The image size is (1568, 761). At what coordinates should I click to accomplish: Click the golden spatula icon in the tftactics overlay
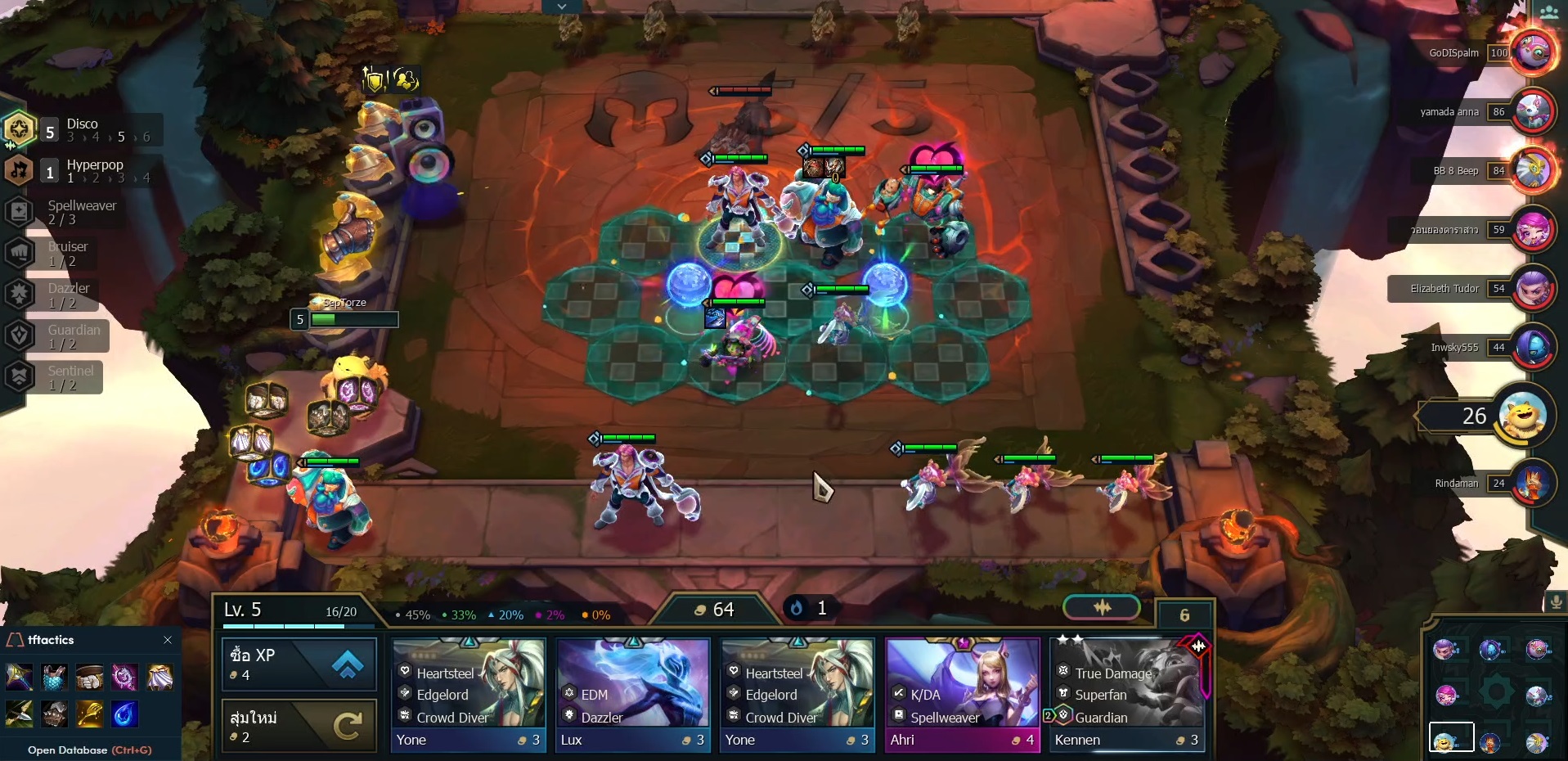(90, 714)
